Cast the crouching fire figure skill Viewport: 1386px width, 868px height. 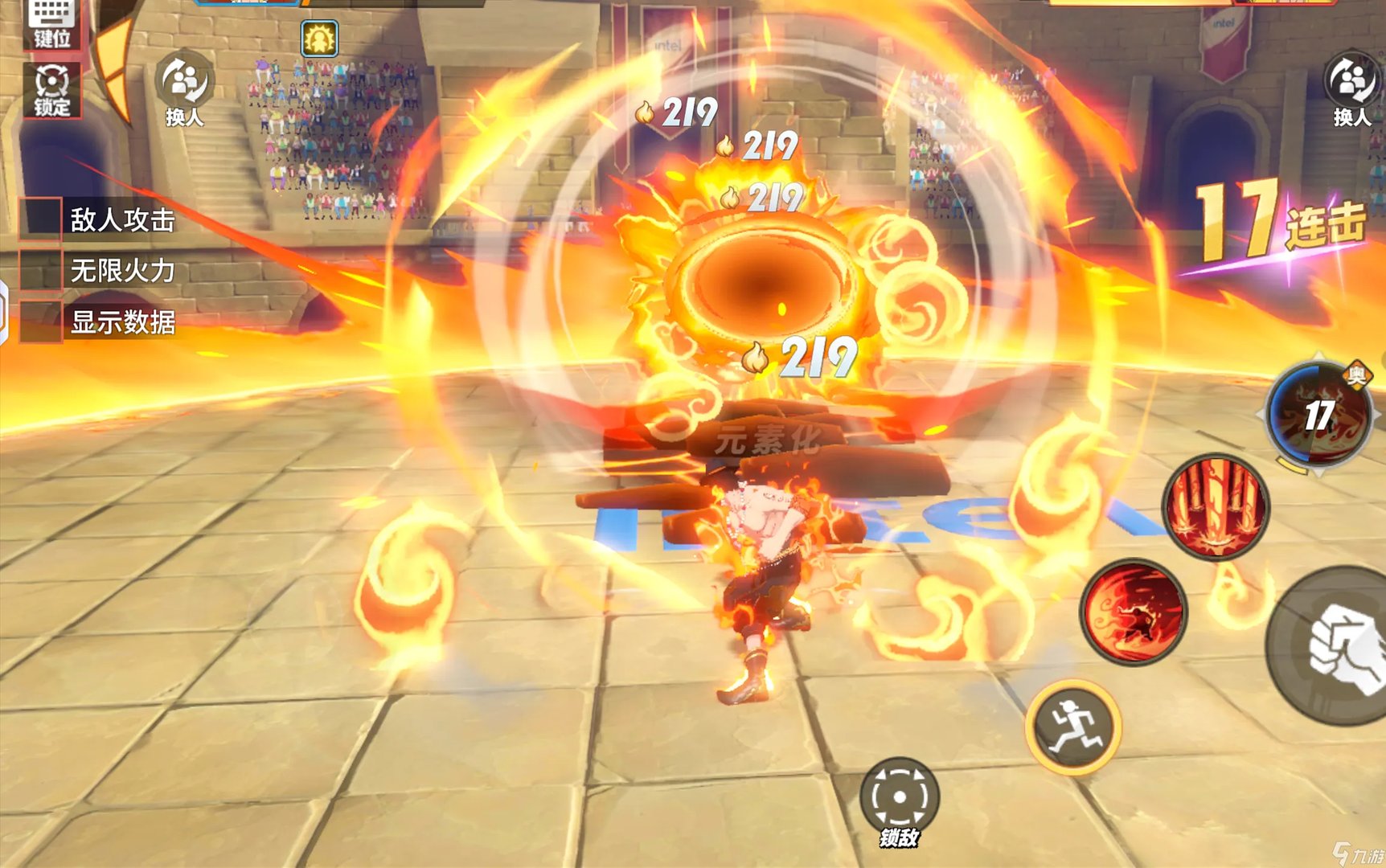pyautogui.click(x=1133, y=612)
